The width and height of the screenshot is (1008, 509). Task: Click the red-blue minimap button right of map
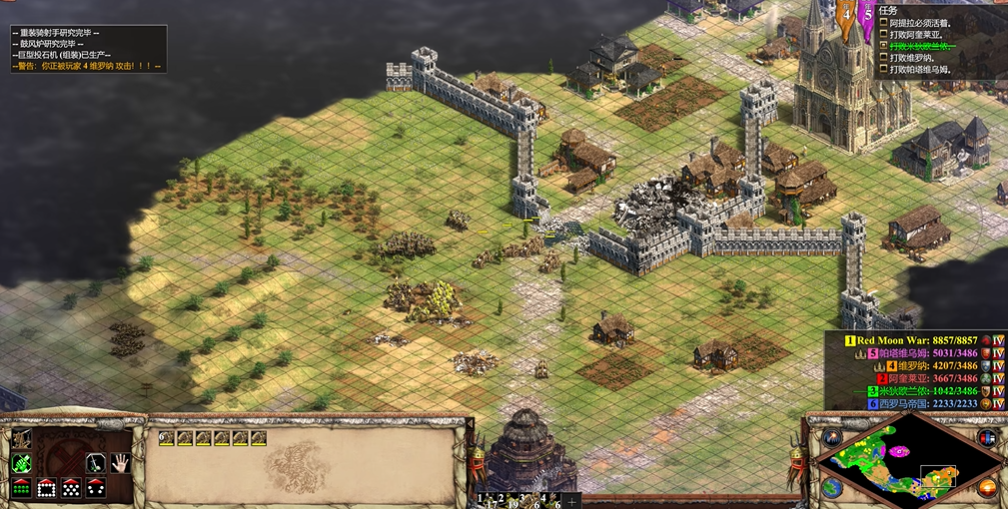point(986,438)
